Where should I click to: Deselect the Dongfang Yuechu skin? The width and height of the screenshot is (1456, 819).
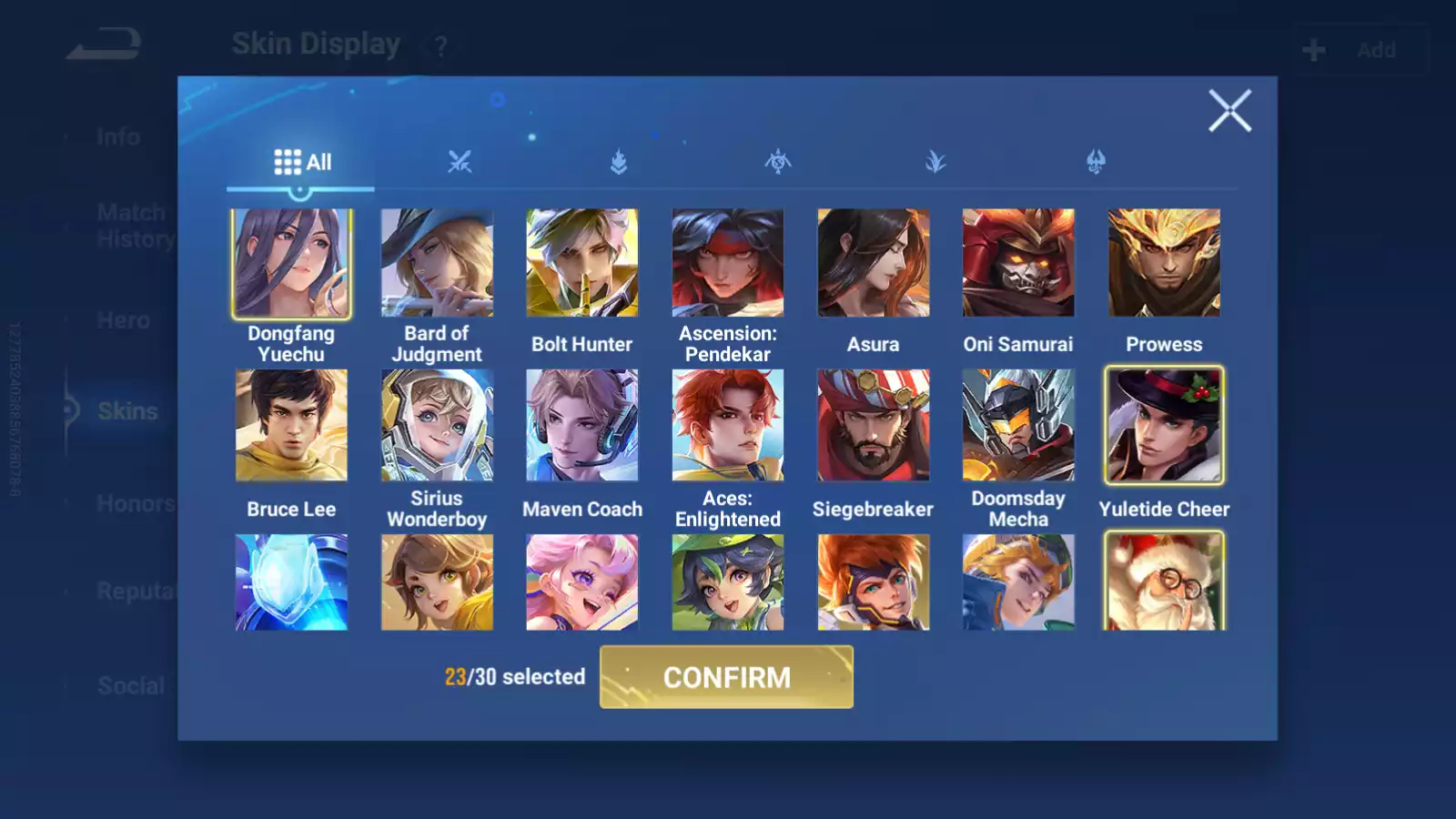click(x=290, y=262)
